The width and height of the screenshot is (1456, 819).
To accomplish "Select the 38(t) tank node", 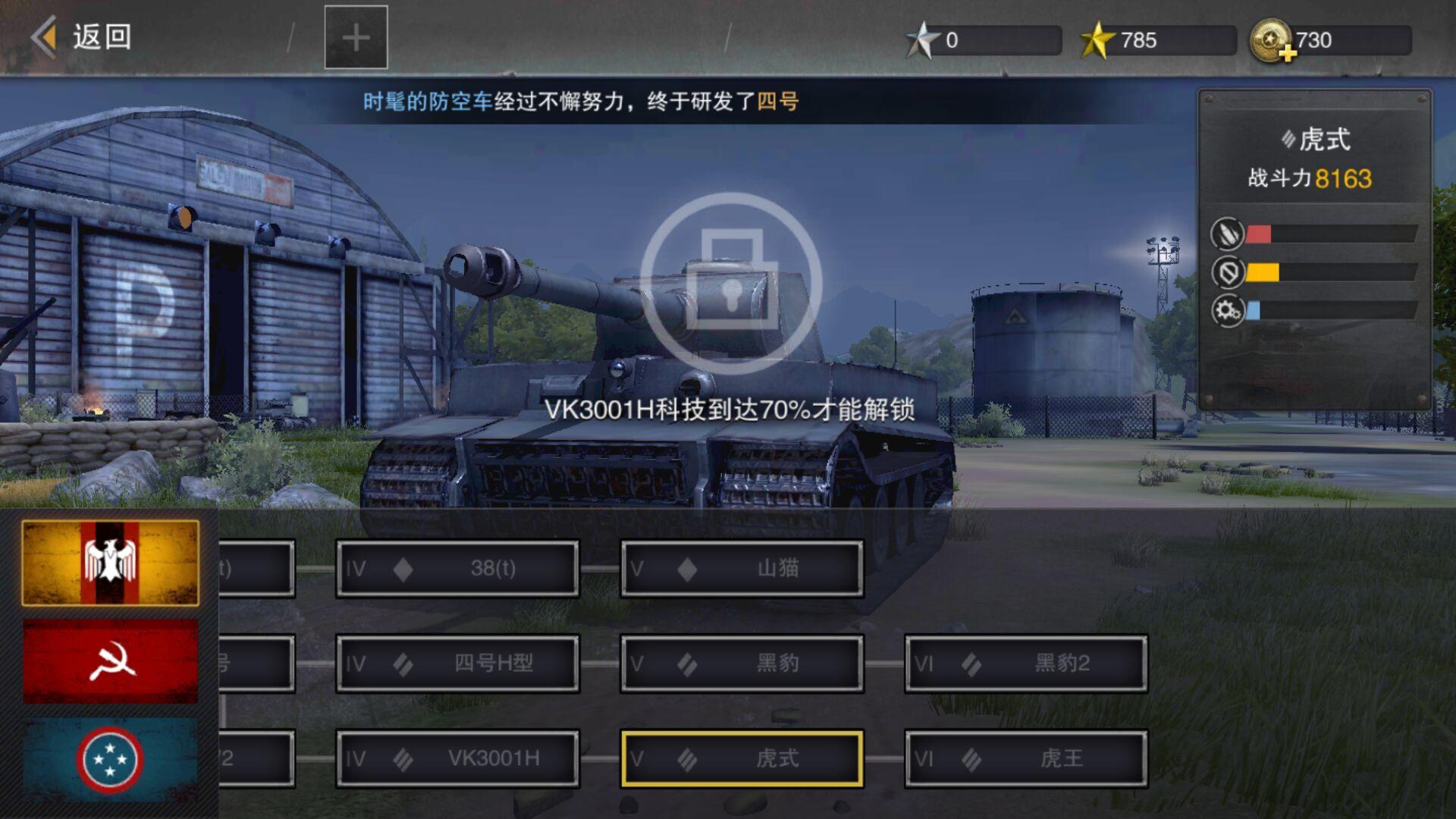I will (457, 568).
